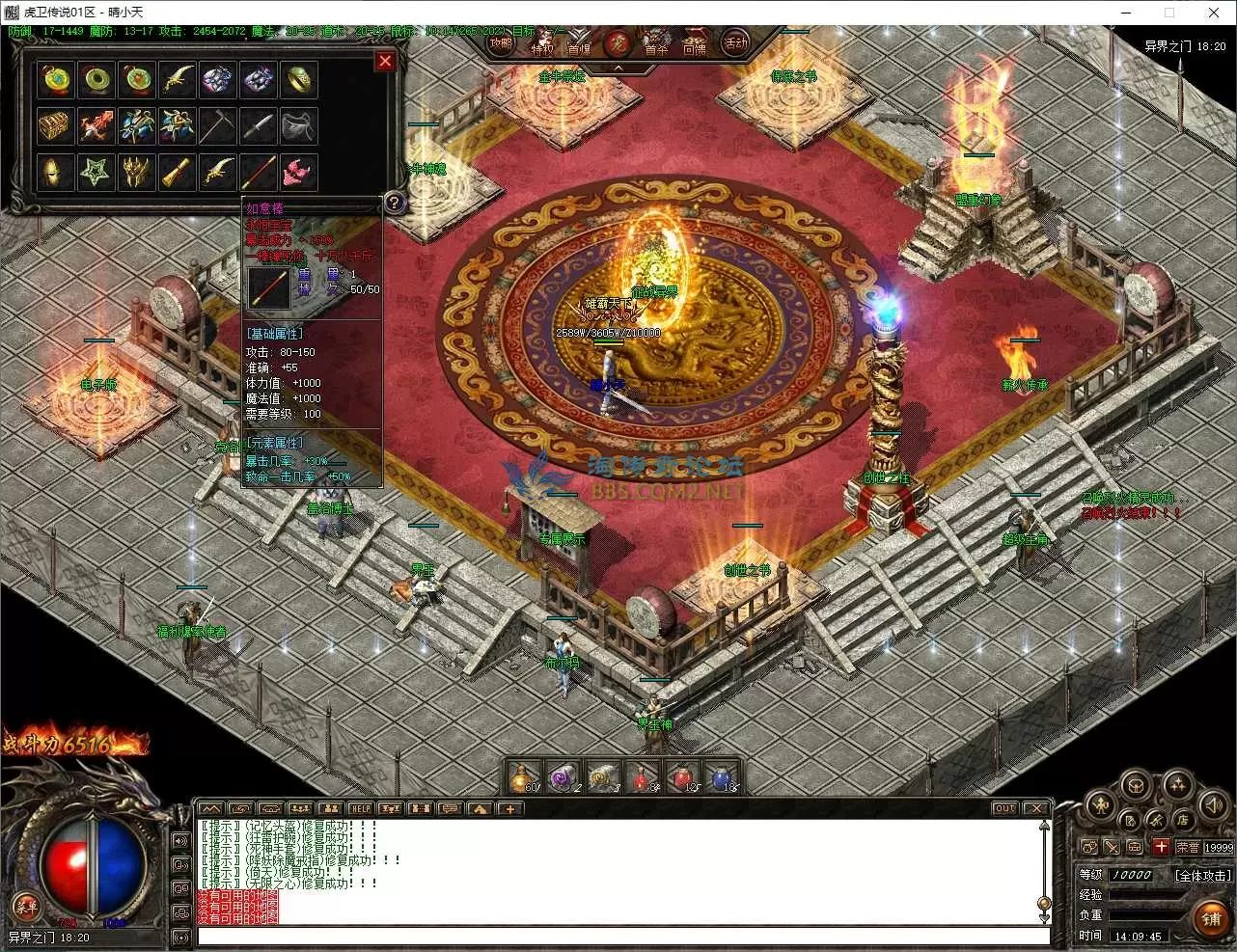Select the golden treasure chest item

[x=56, y=125]
